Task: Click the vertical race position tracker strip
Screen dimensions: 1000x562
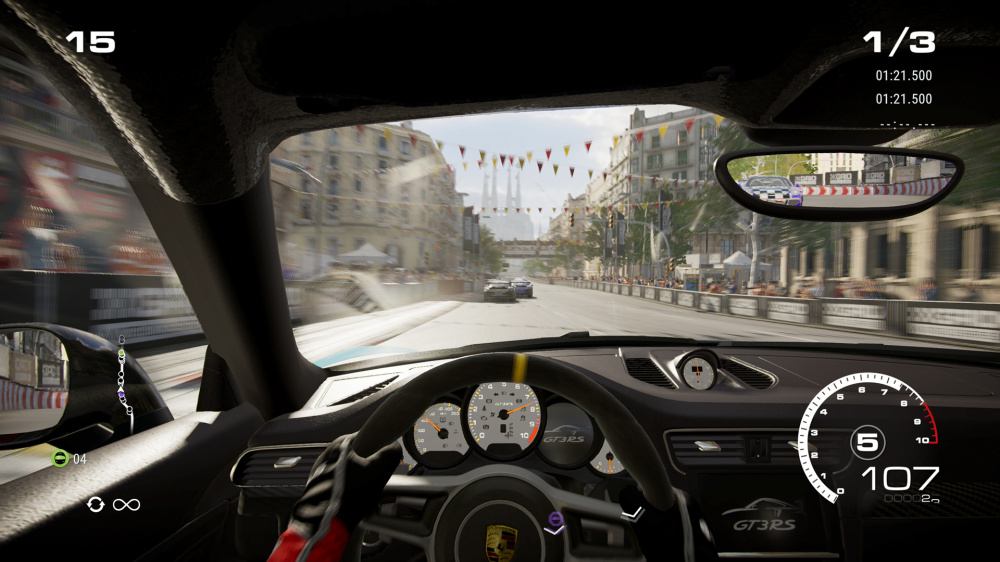Action: coord(125,384)
